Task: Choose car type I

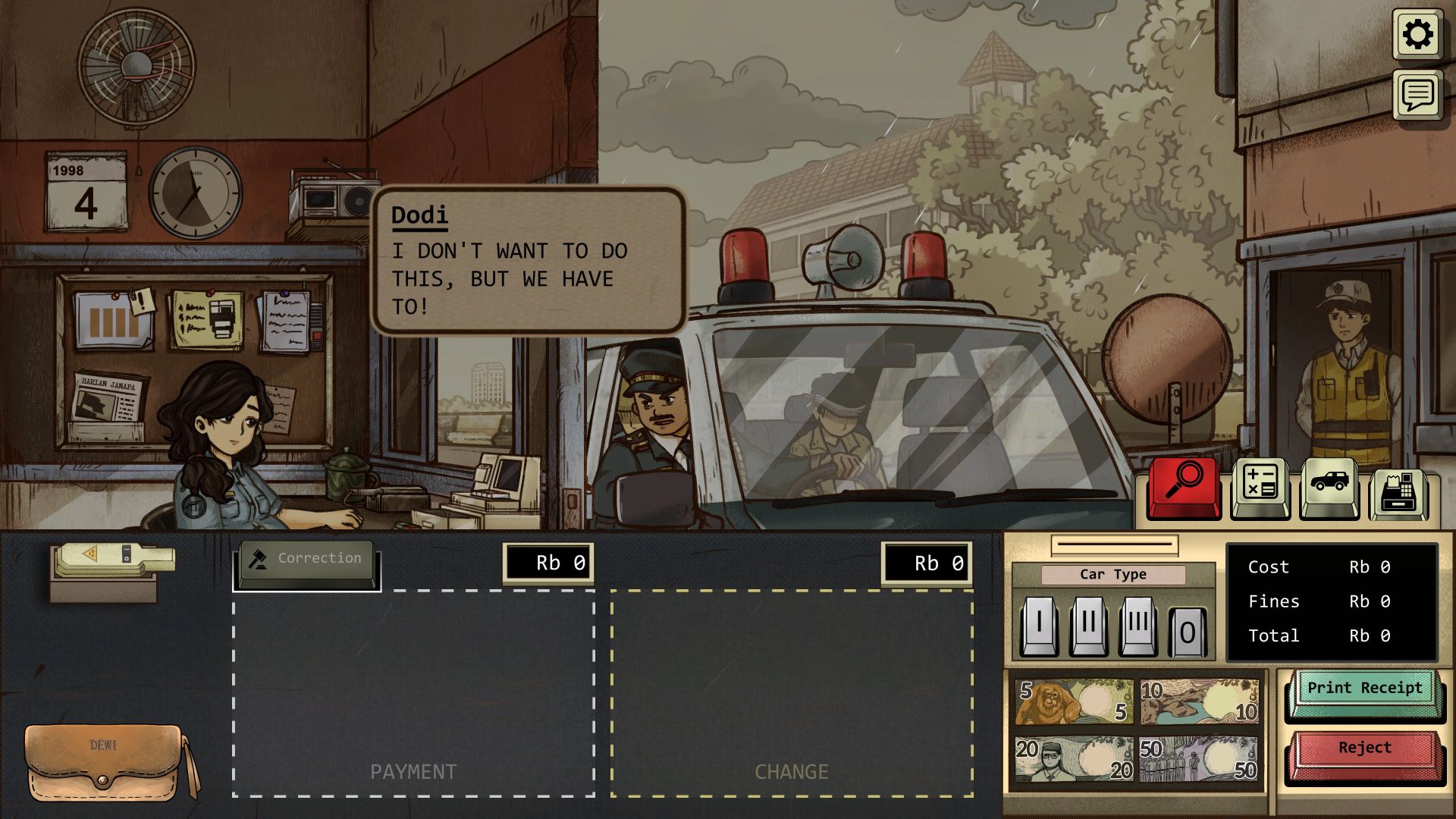Action: click(1038, 626)
